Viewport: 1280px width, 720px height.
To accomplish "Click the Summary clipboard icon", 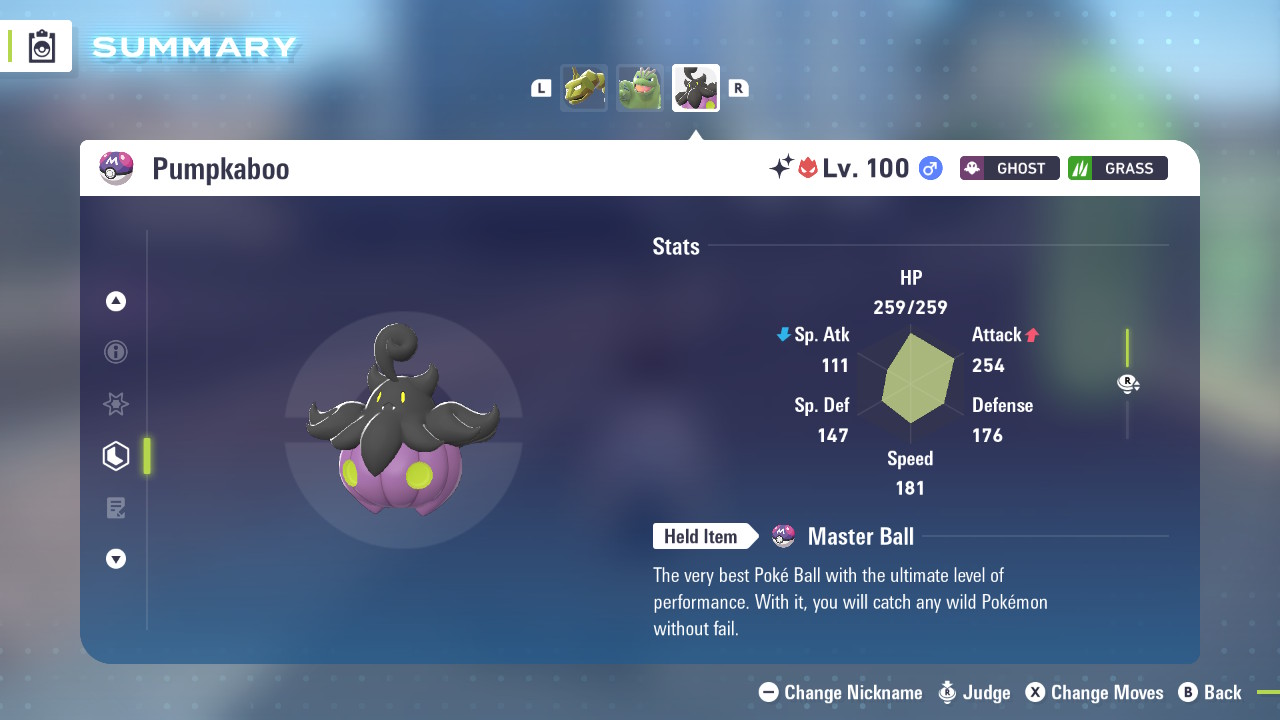I will pos(42,46).
